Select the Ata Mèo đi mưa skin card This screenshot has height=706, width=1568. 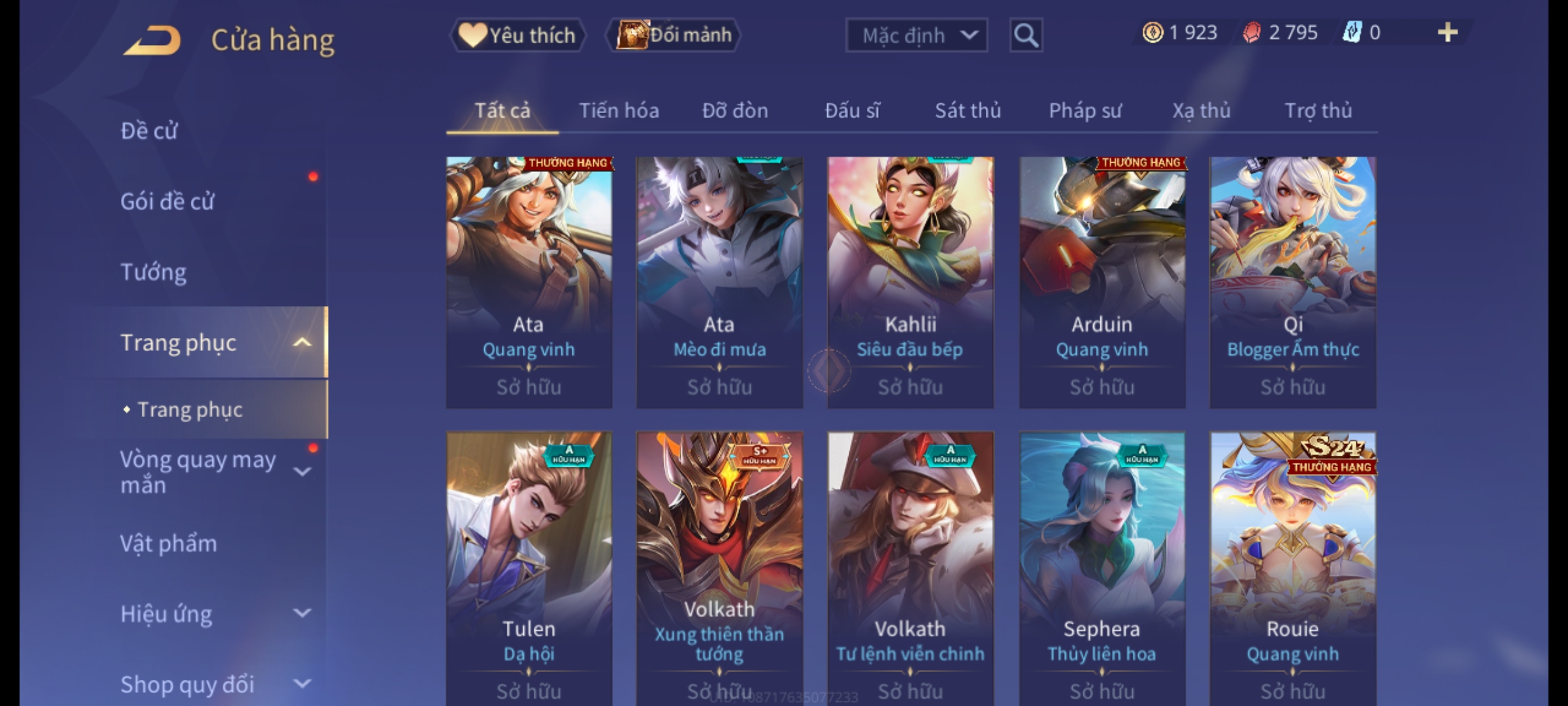[719, 281]
